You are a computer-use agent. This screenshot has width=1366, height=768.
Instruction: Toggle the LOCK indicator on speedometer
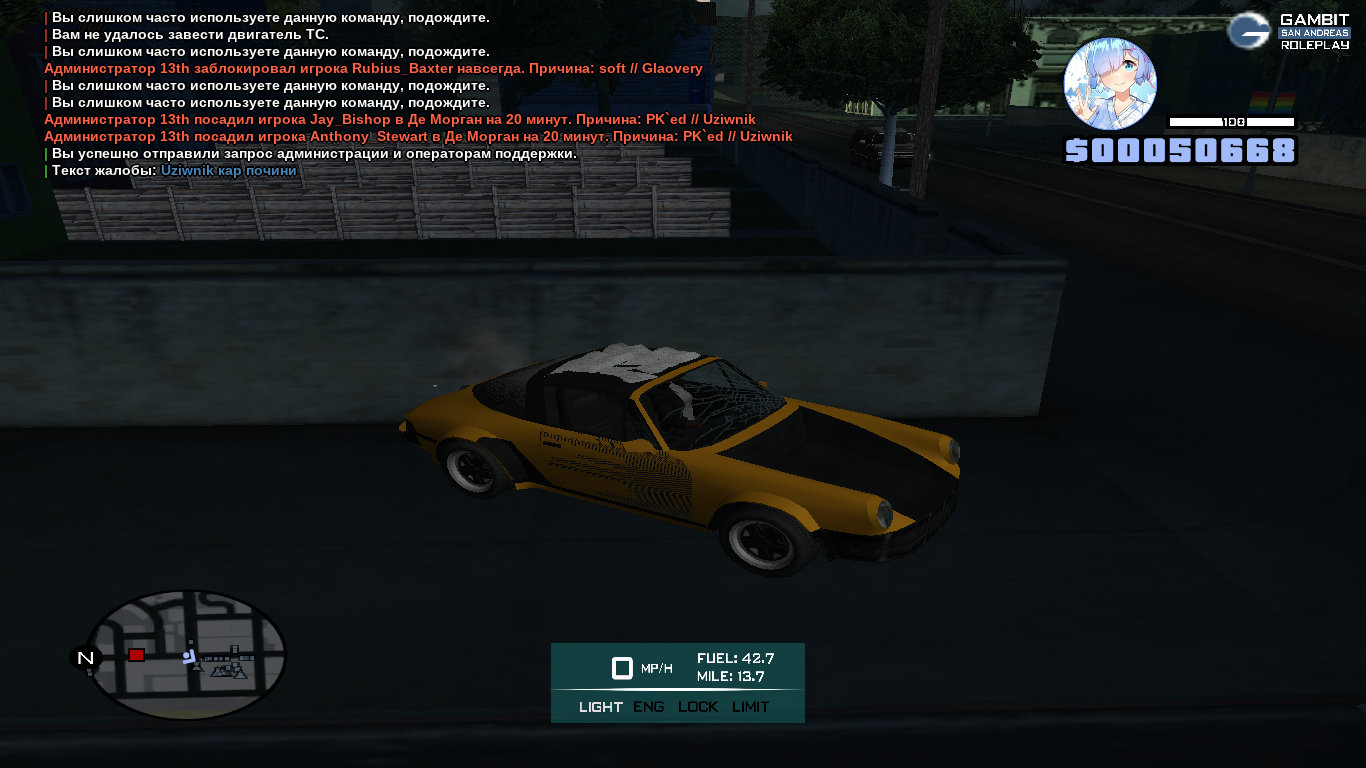[x=698, y=707]
